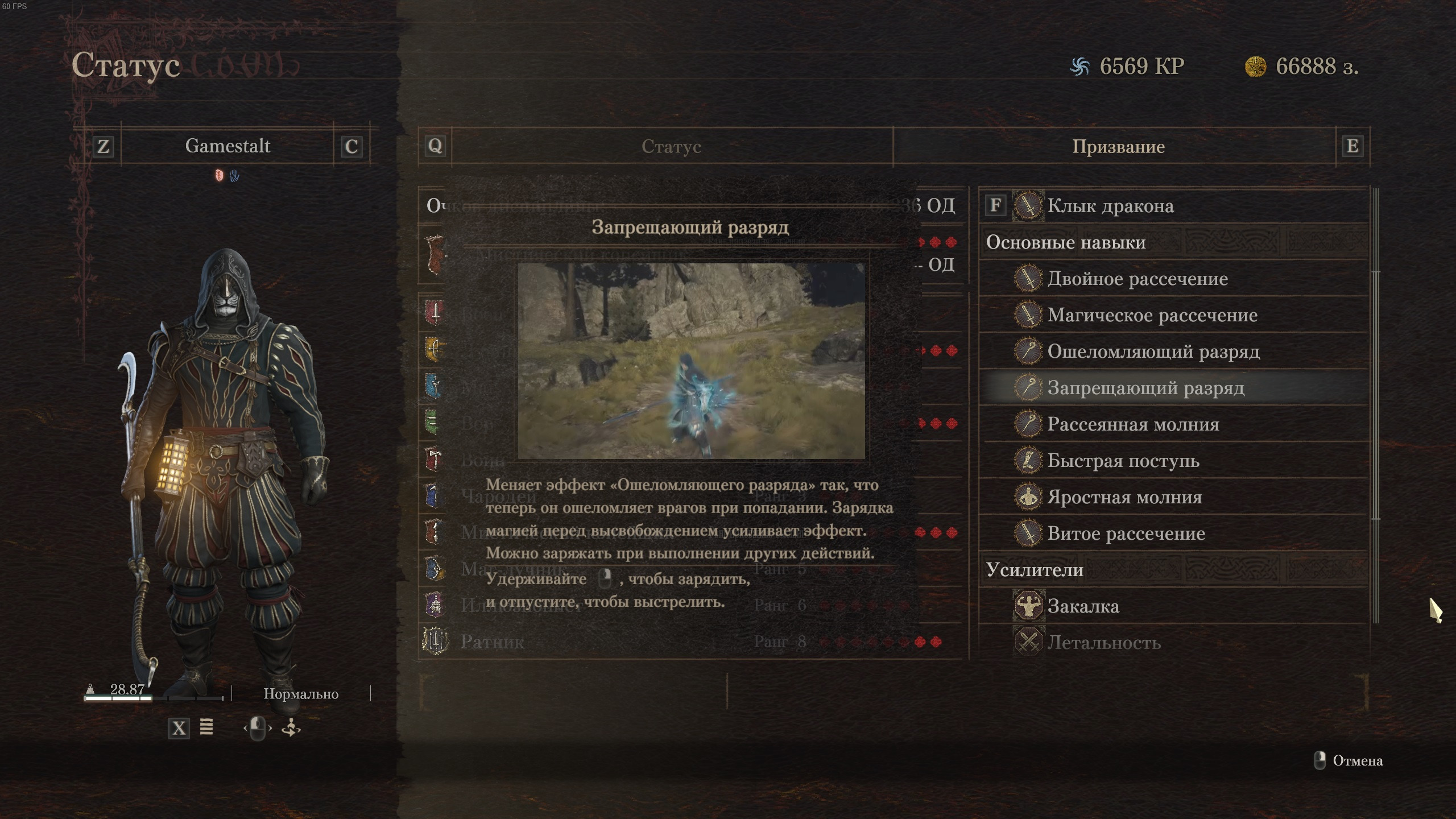Pick Витое рассечение from the list
Image resolution: width=1456 pixels, height=819 pixels.
click(1126, 533)
